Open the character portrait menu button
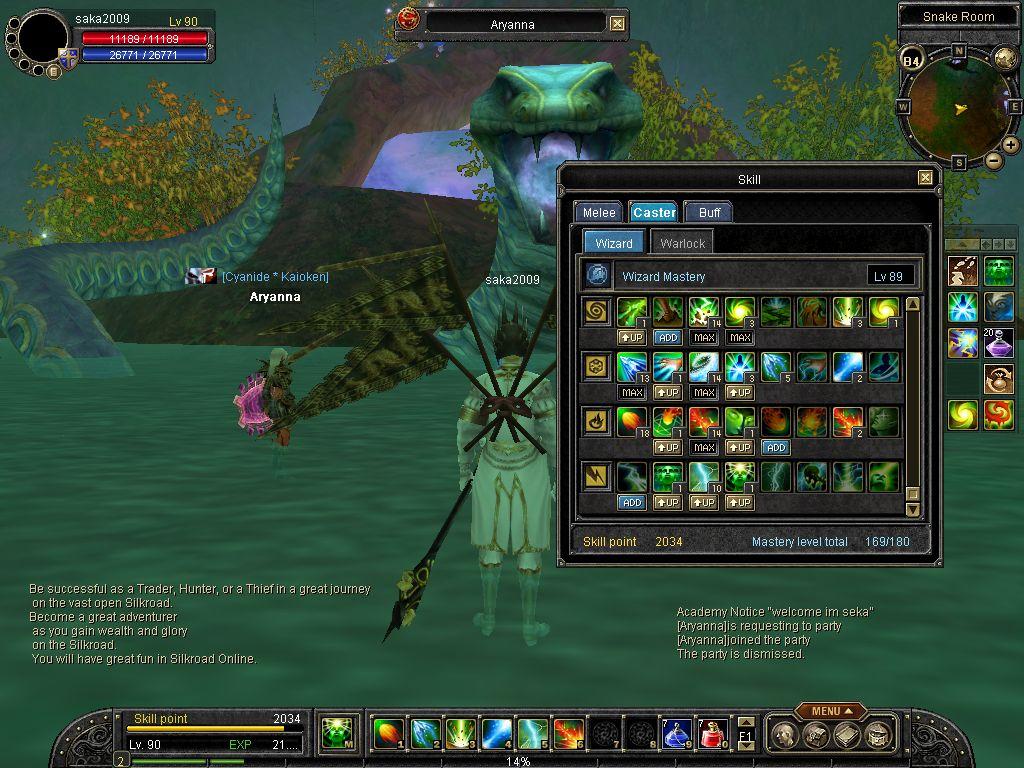 coord(53,70)
